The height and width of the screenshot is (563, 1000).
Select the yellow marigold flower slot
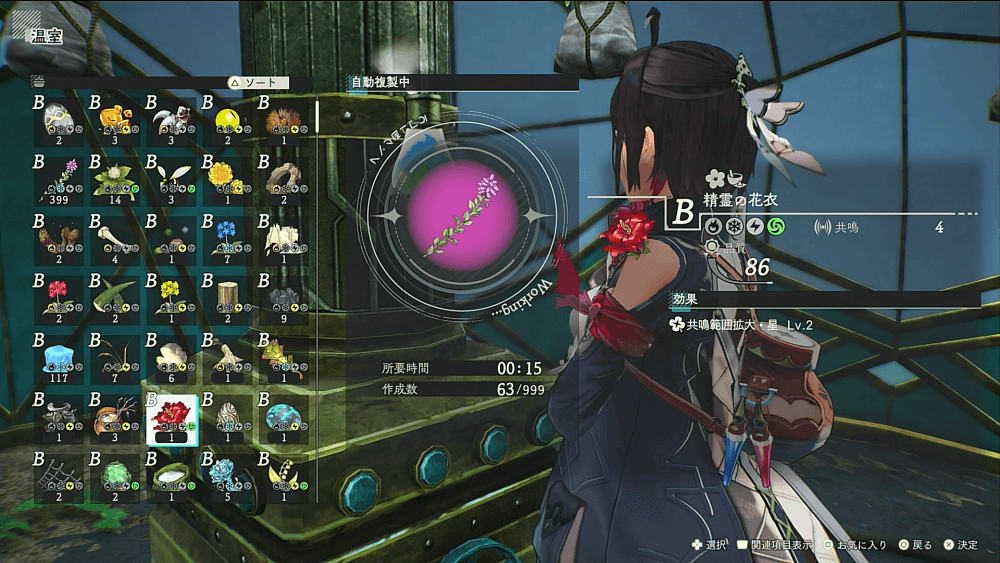[x=227, y=179]
